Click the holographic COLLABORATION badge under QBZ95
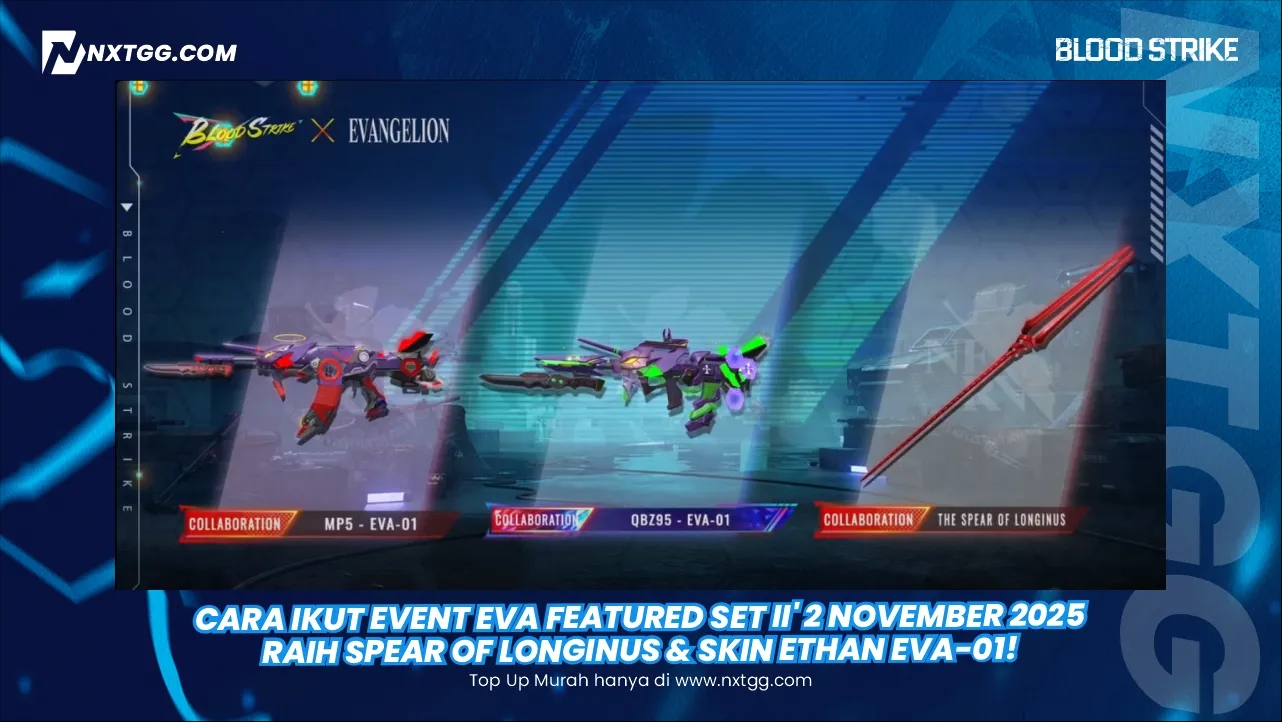Screen dimensions: 1282x722 pyautogui.click(x=538, y=519)
